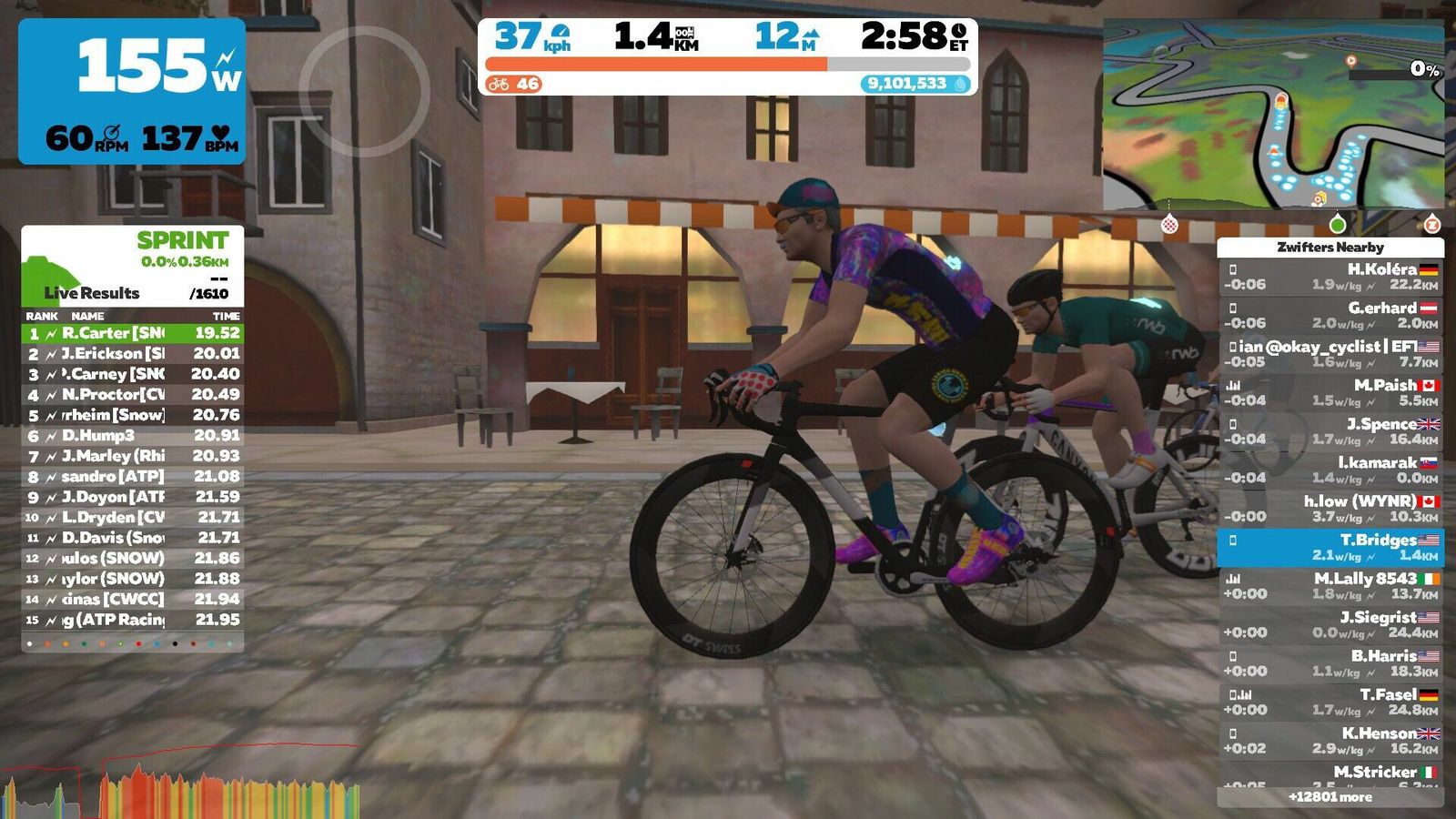View rider J.Spence from nearby list
This screenshot has height=819, width=1456.
click(x=1330, y=431)
